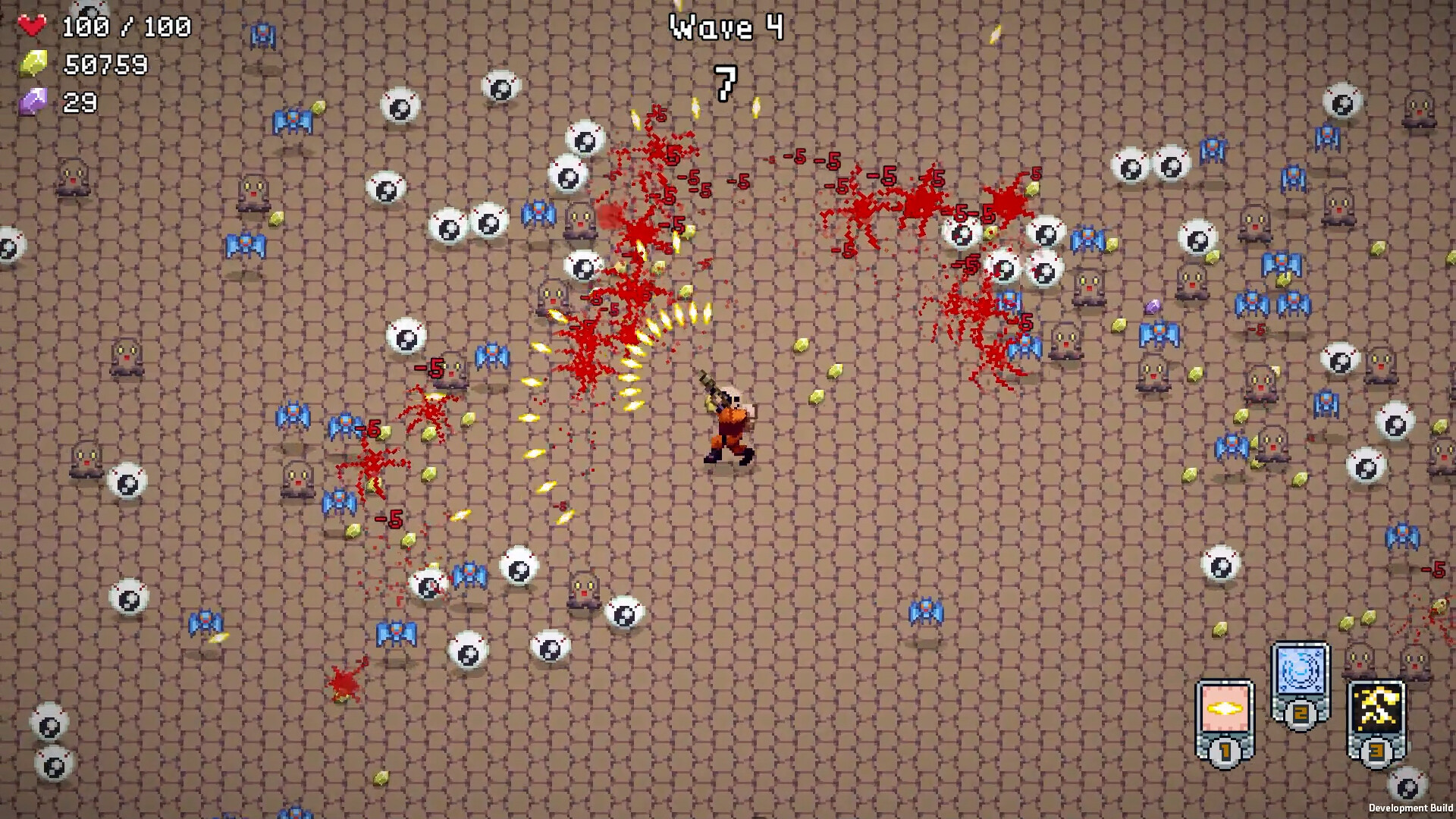
Task: Click the red heart health icon
Action: (32, 24)
